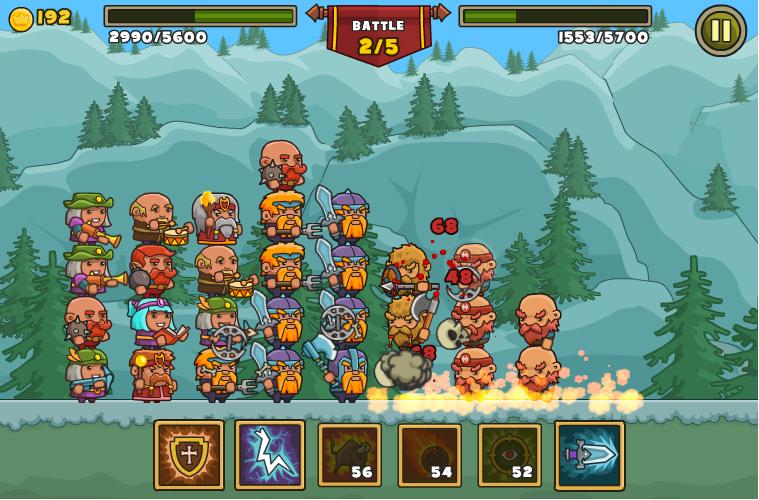Use the glowing ice sword ability
759x500 pixels.
[x=590, y=455]
